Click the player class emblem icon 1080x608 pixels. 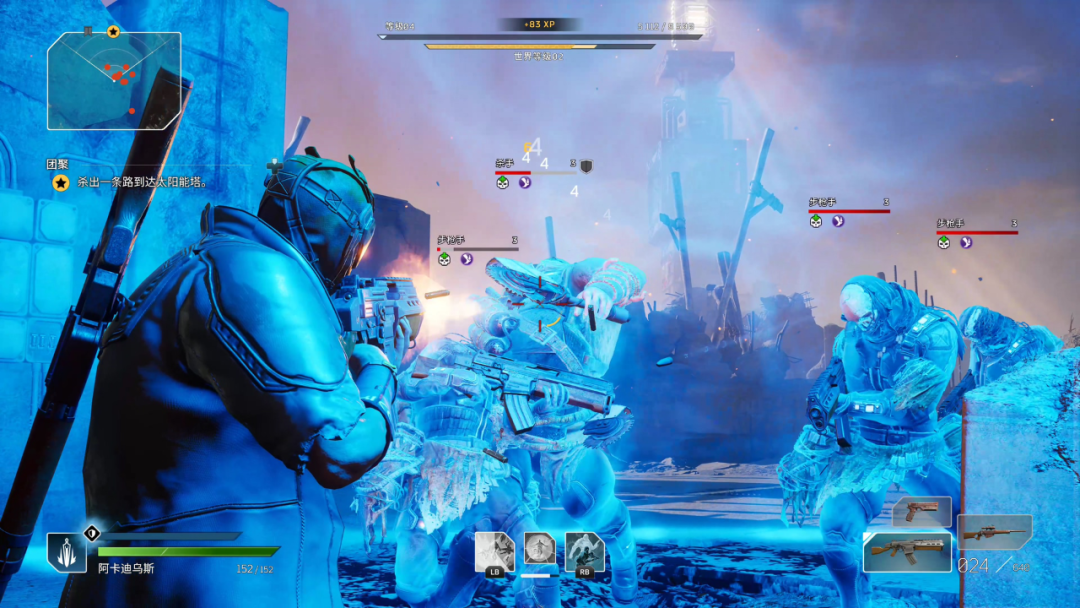coord(66,553)
